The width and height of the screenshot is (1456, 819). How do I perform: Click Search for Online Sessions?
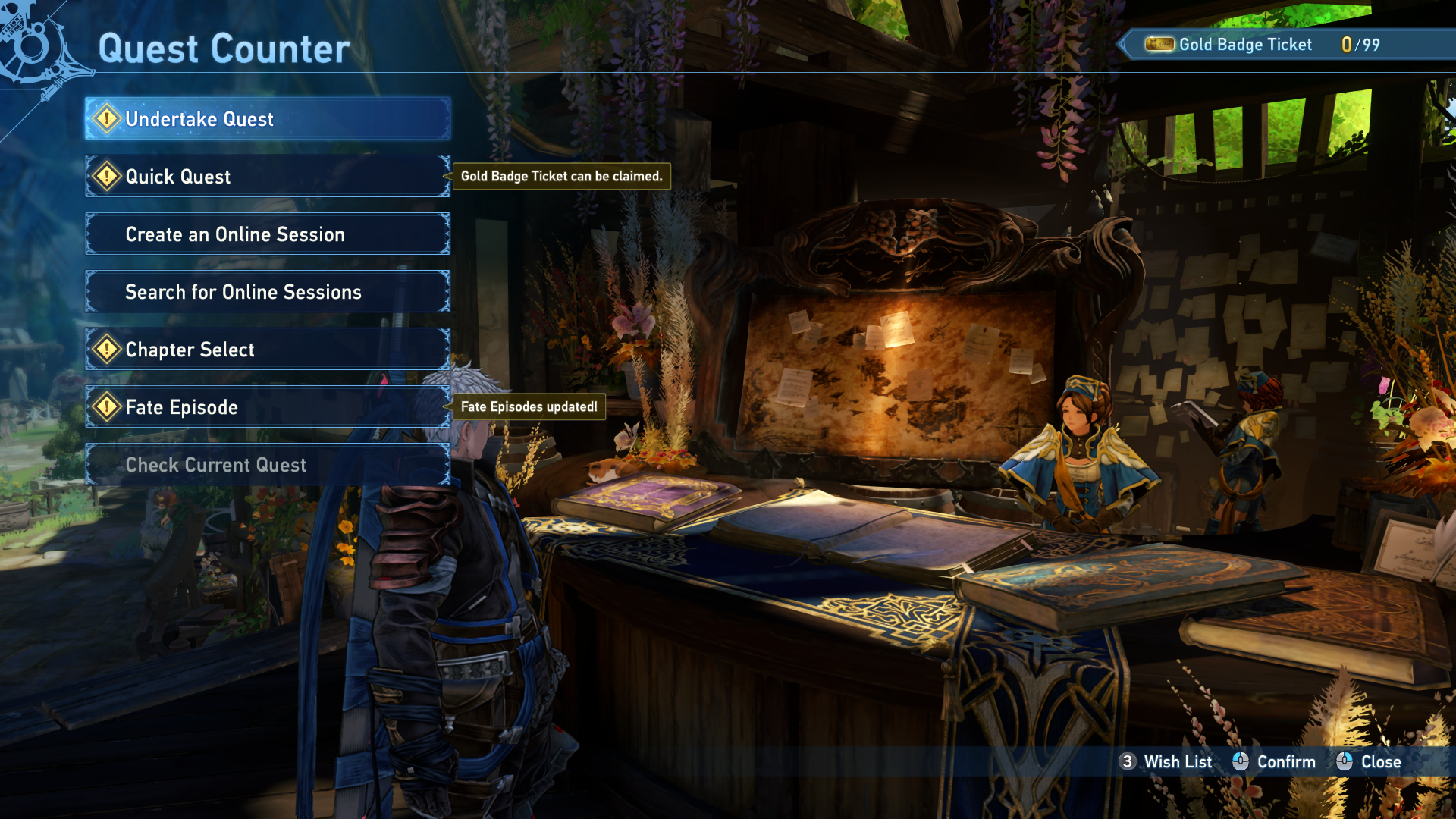268,292
